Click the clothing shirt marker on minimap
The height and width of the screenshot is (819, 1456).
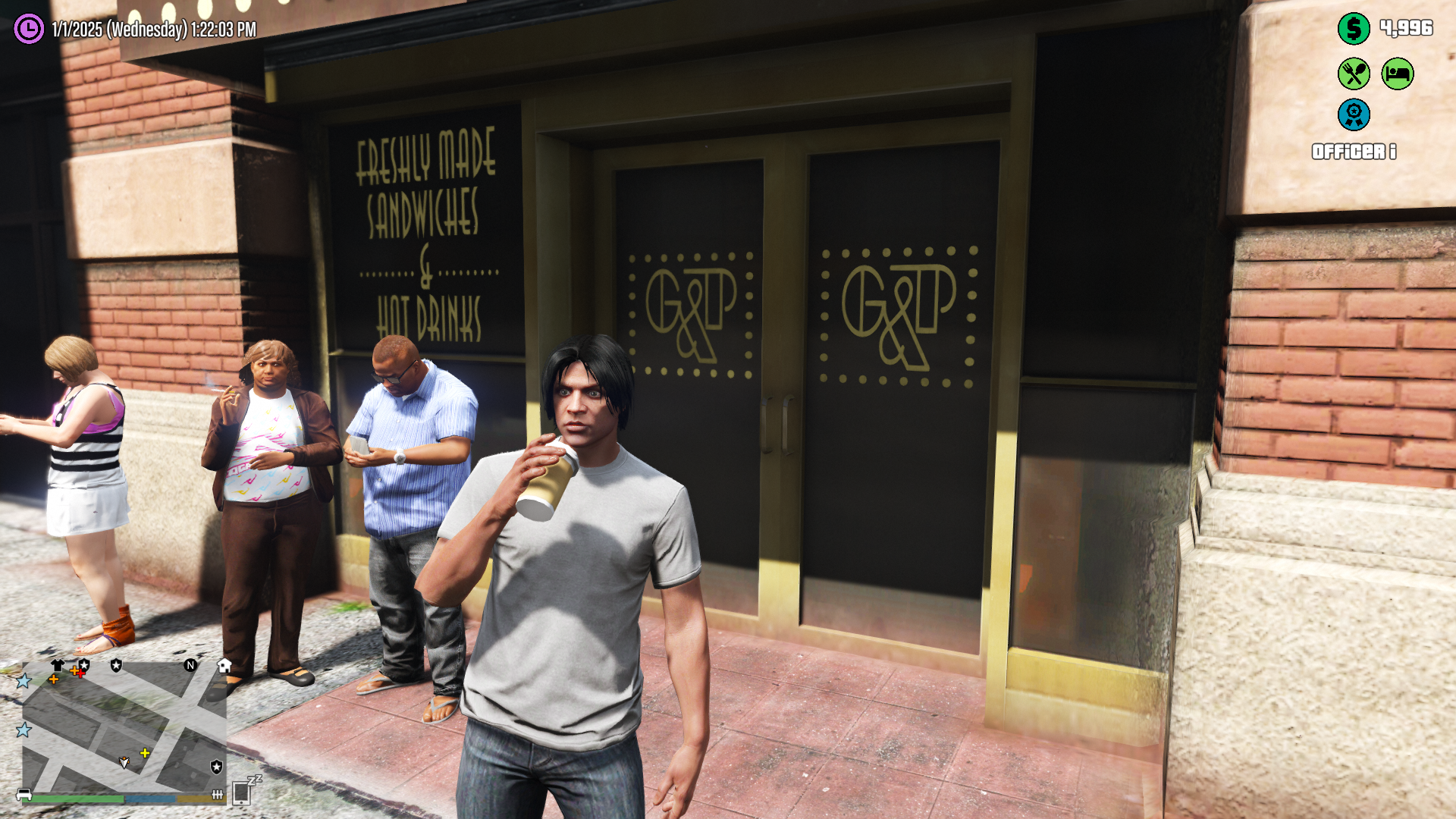(x=58, y=665)
